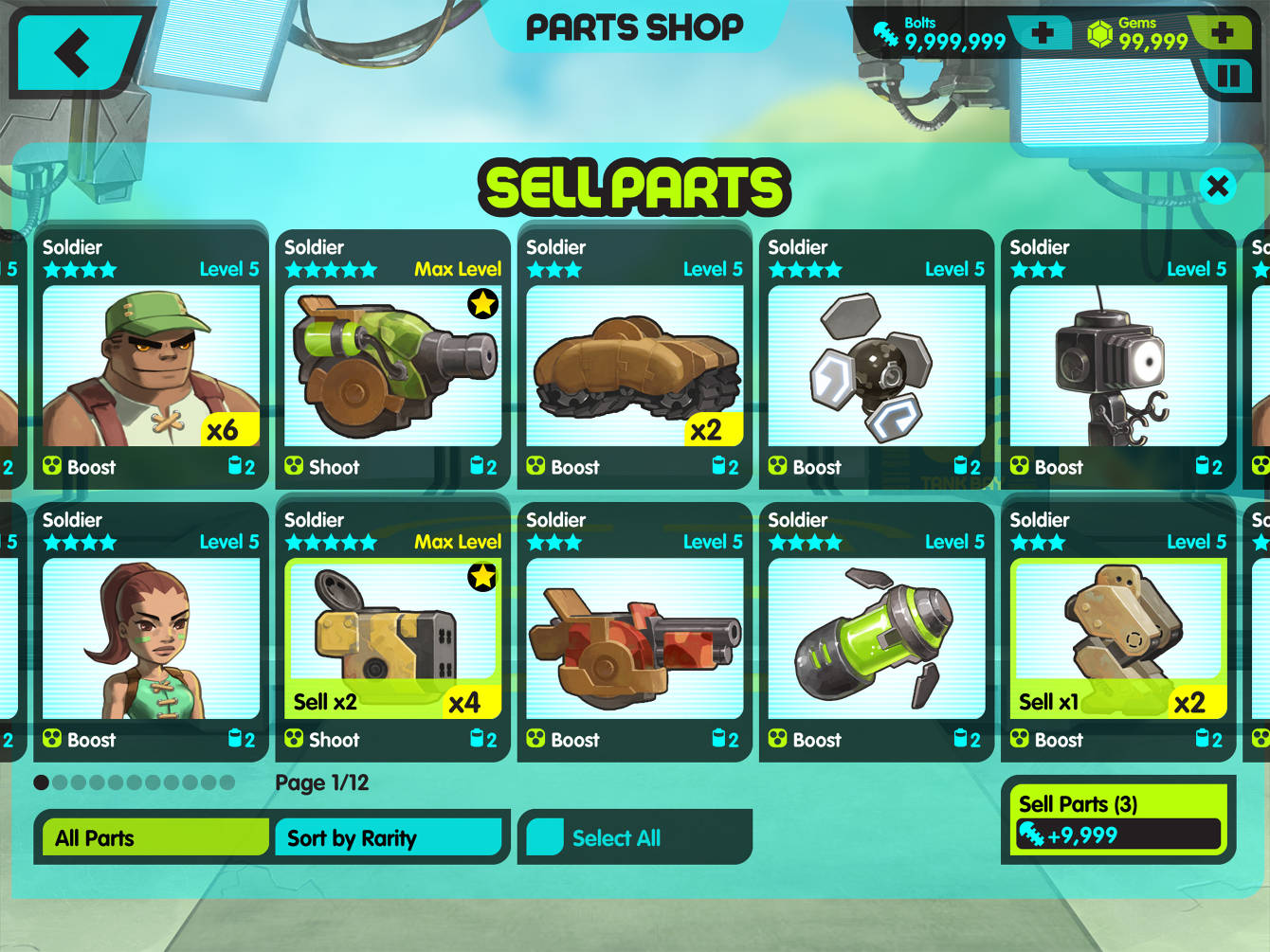The width and height of the screenshot is (1270, 952).
Task: Buy more Gems with the plus button
Action: pyautogui.click(x=1222, y=34)
